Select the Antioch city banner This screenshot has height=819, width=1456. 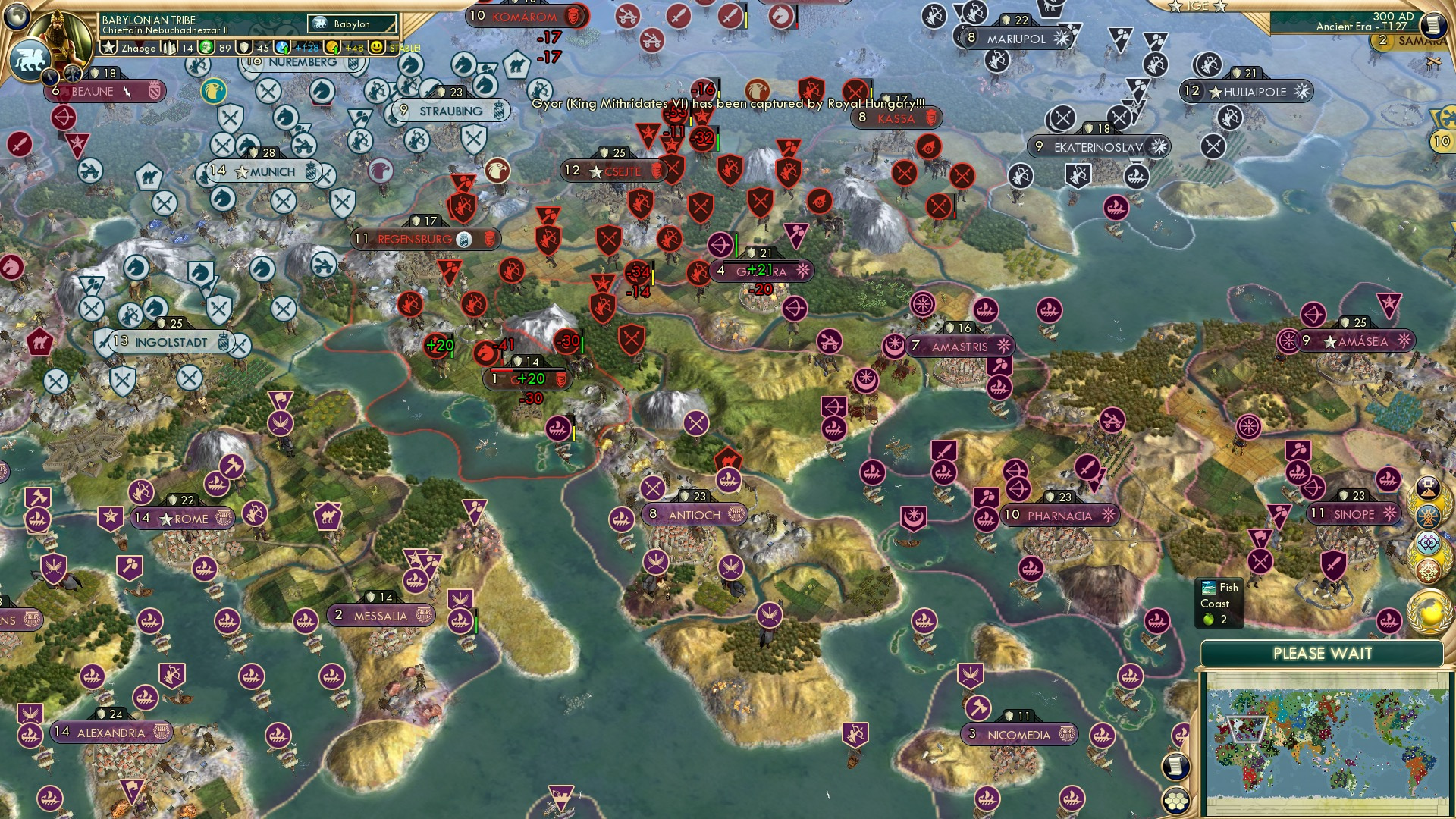click(696, 513)
